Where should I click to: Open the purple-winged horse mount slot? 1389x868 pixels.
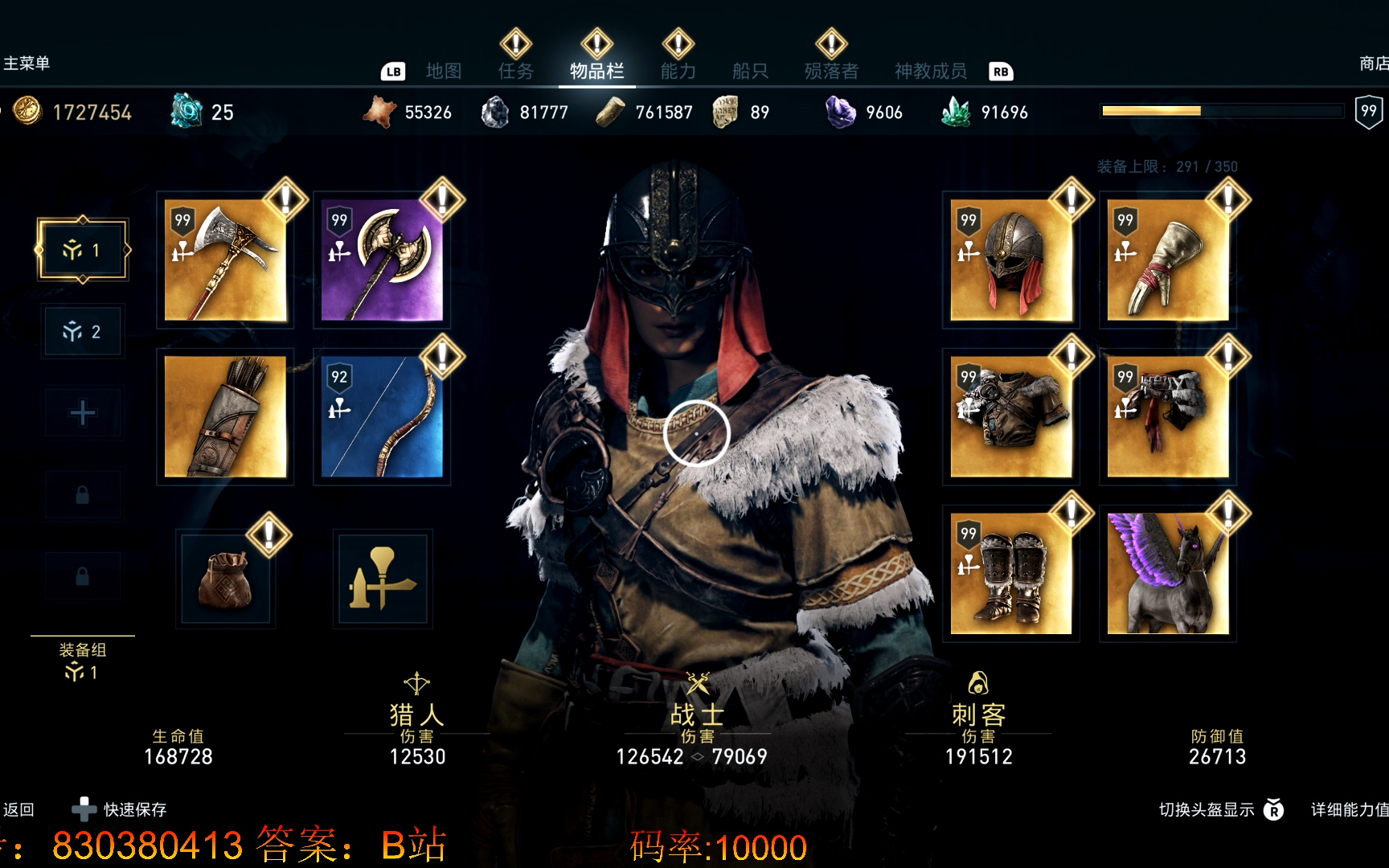1167,574
